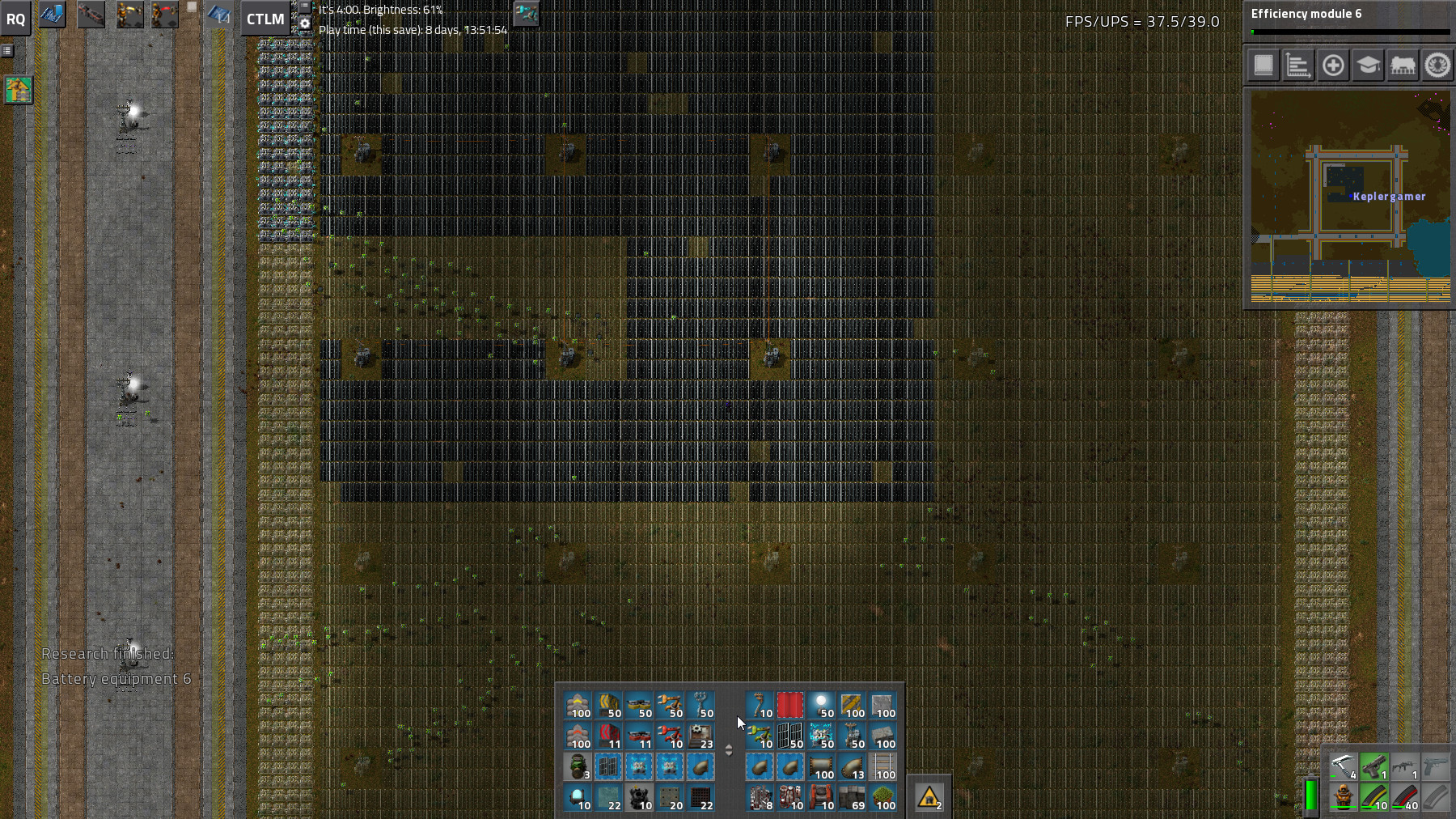Click the minimap showing Keplergamer

[1350, 197]
